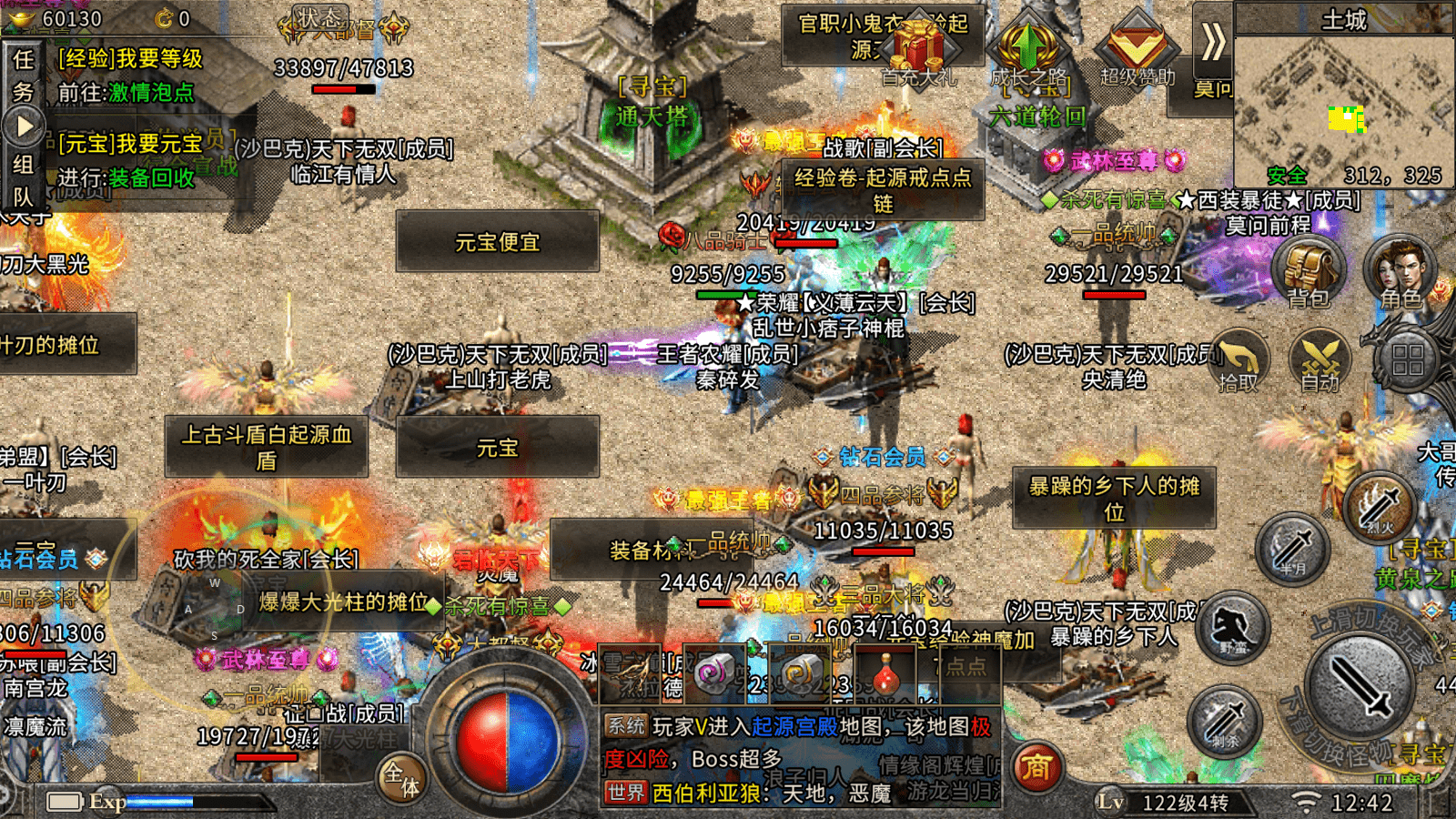The image size is (1456, 819).
Task: Open the 商 in-game shop icon
Action: click(1036, 769)
